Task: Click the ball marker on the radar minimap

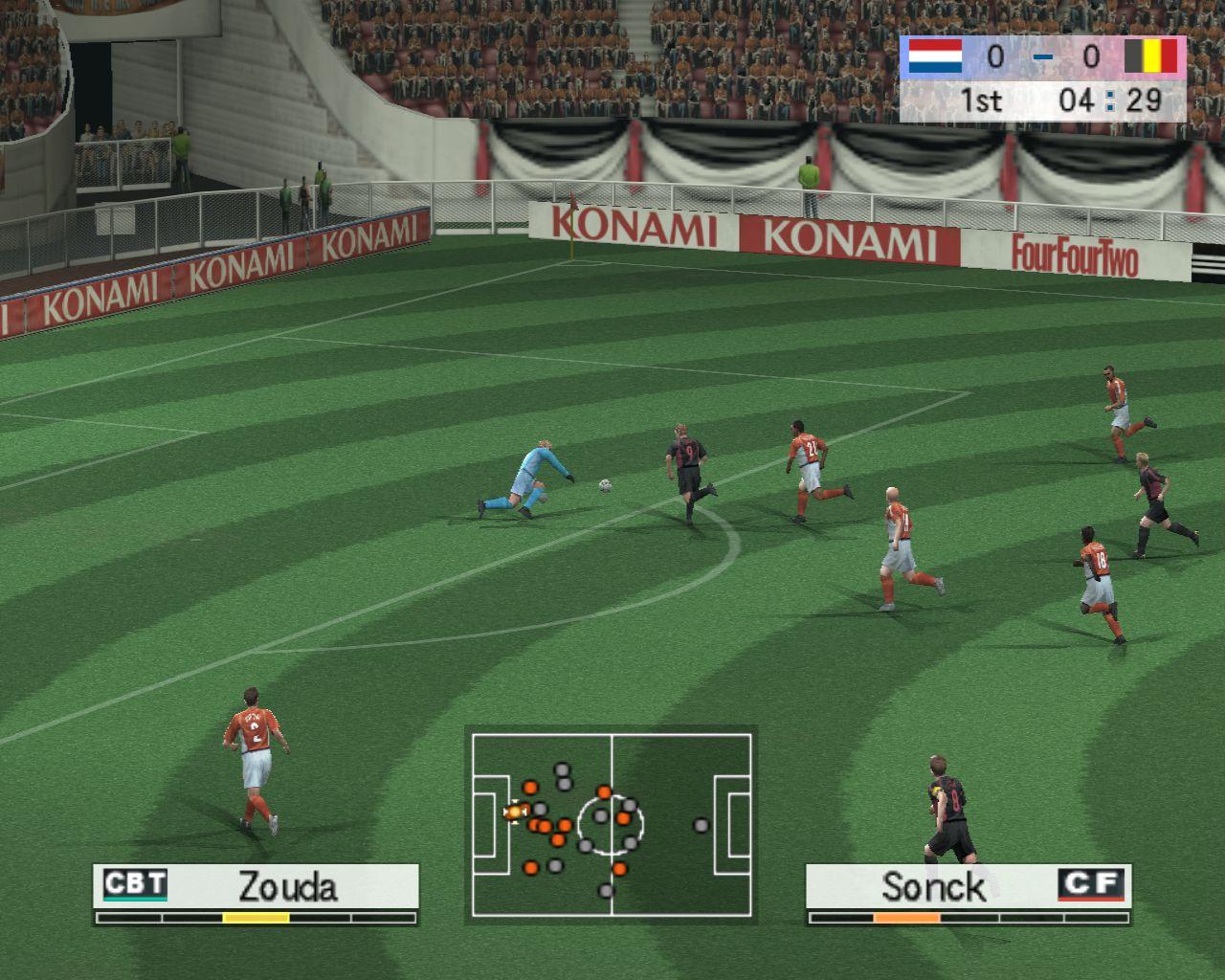Action: pyautogui.click(x=515, y=813)
